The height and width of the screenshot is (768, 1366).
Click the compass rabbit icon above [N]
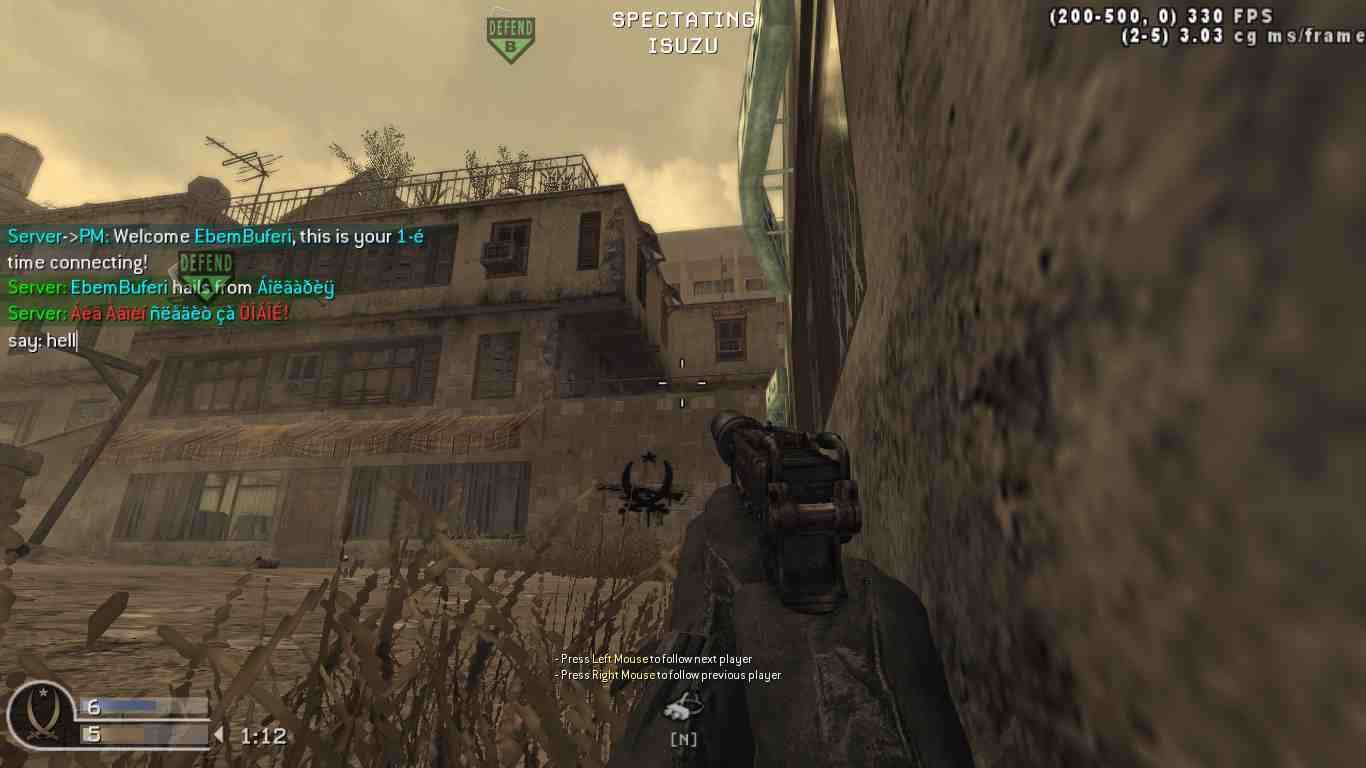pos(683,707)
